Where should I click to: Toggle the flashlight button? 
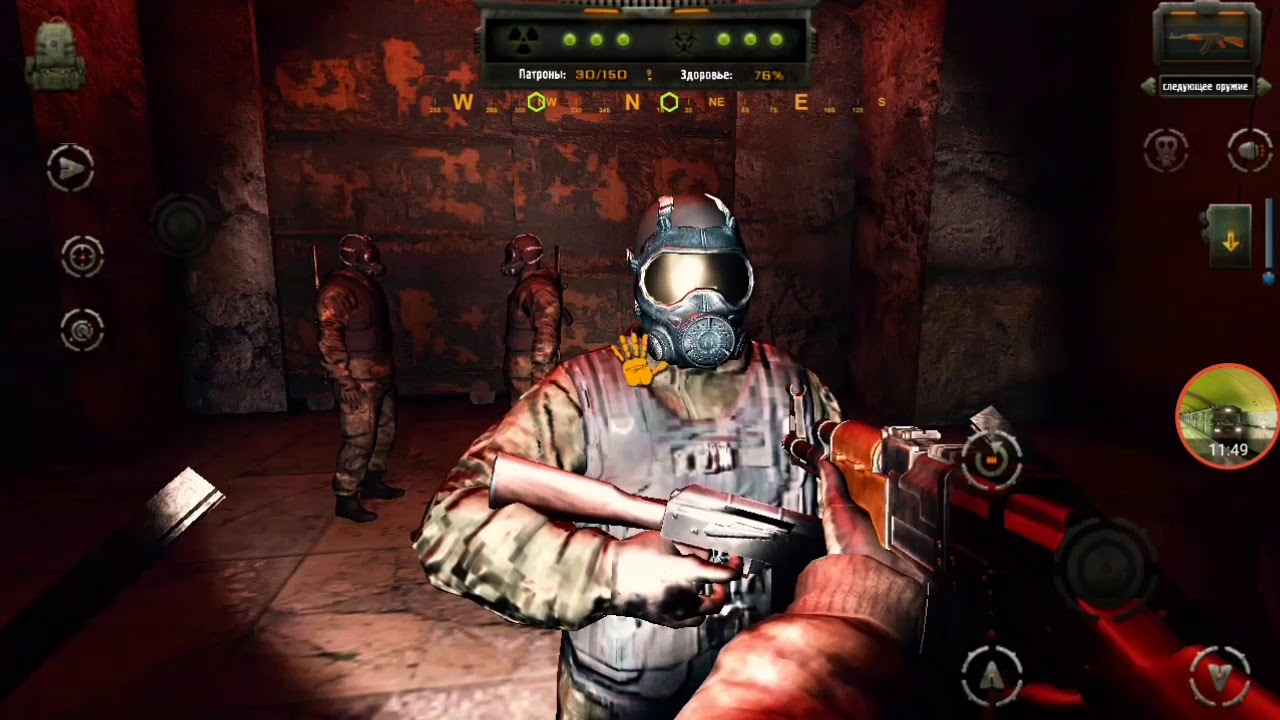point(1250,151)
